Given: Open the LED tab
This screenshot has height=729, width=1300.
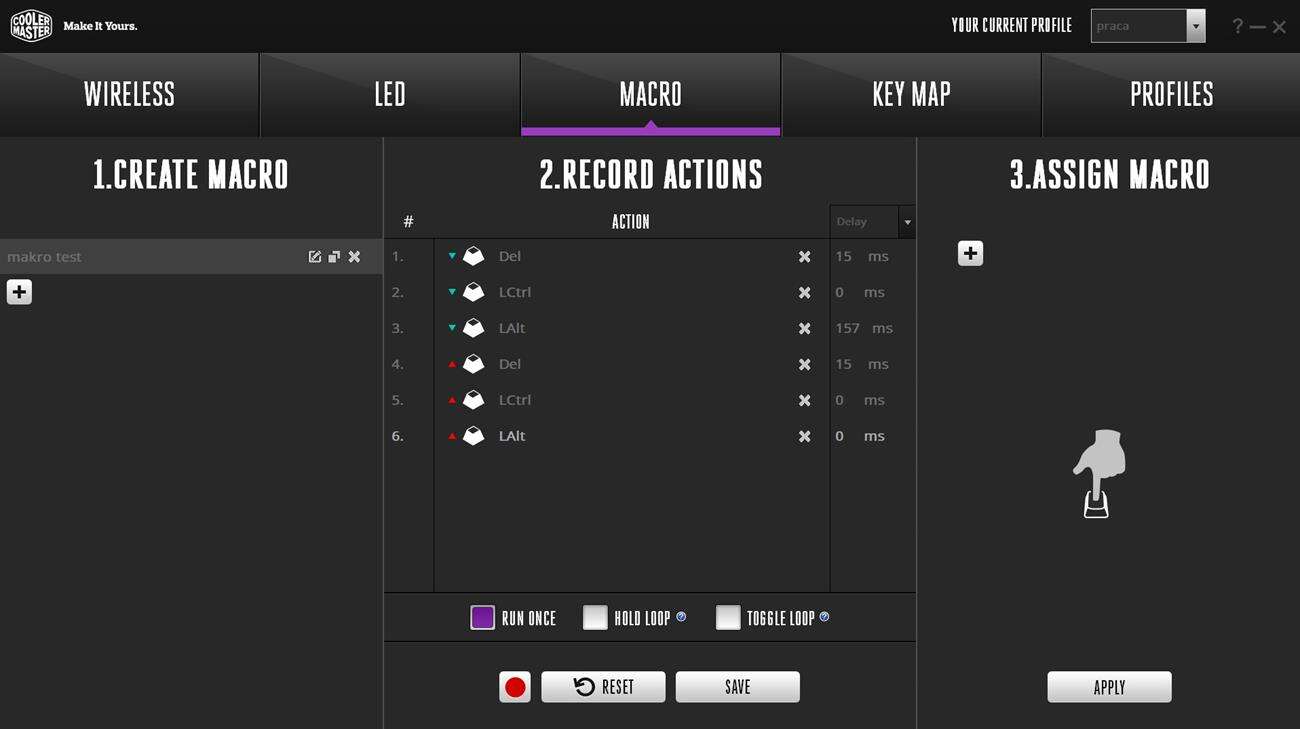Looking at the screenshot, I should tap(389, 94).
